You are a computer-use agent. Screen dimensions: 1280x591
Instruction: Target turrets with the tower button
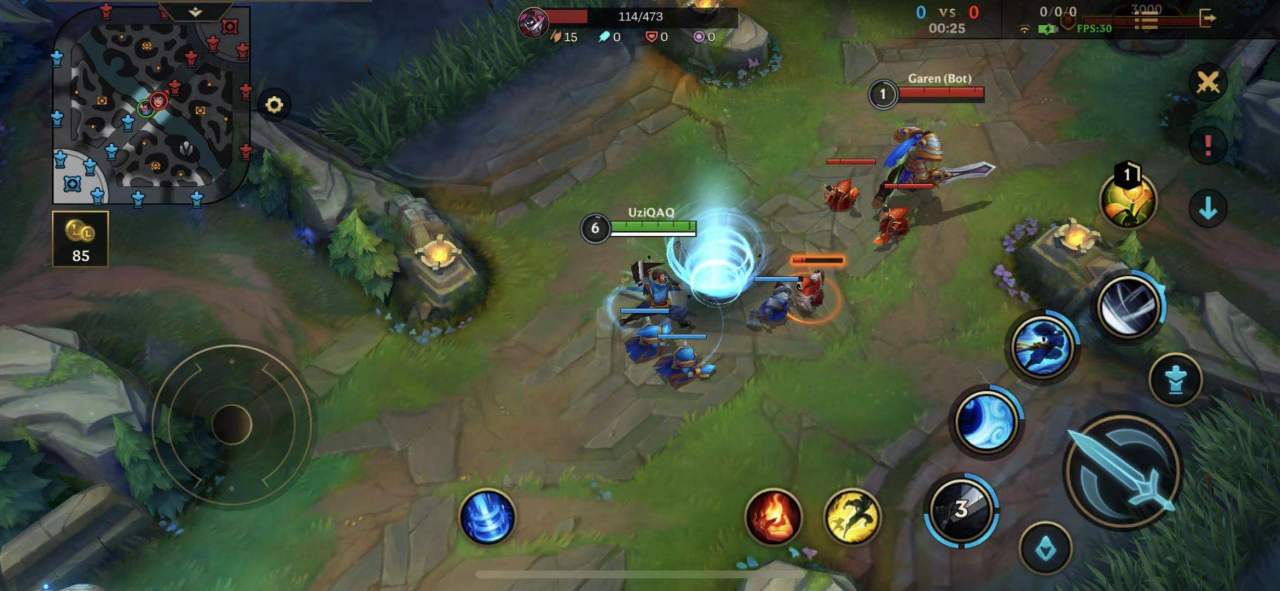click(1175, 380)
